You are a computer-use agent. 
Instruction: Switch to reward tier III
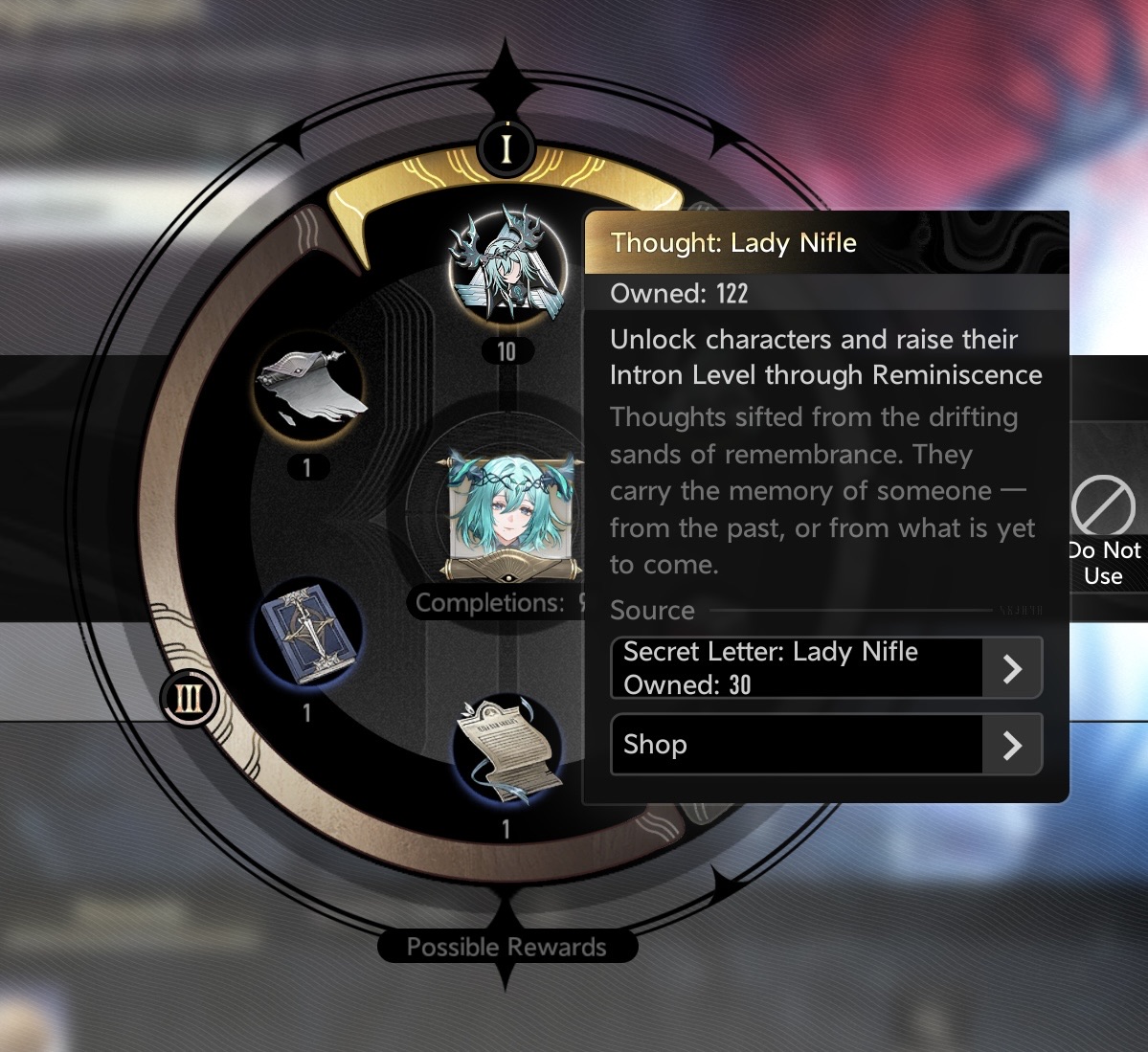[x=190, y=699]
